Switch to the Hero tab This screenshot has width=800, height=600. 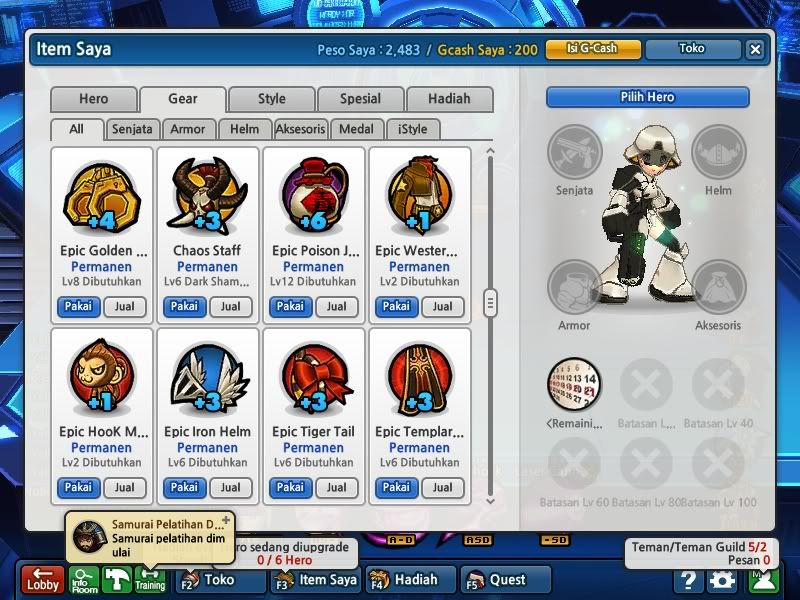click(x=93, y=99)
